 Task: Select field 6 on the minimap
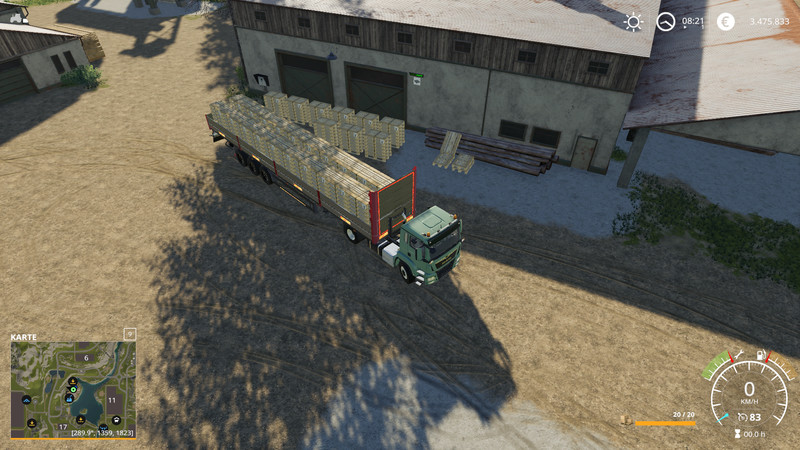pyautogui.click(x=86, y=357)
